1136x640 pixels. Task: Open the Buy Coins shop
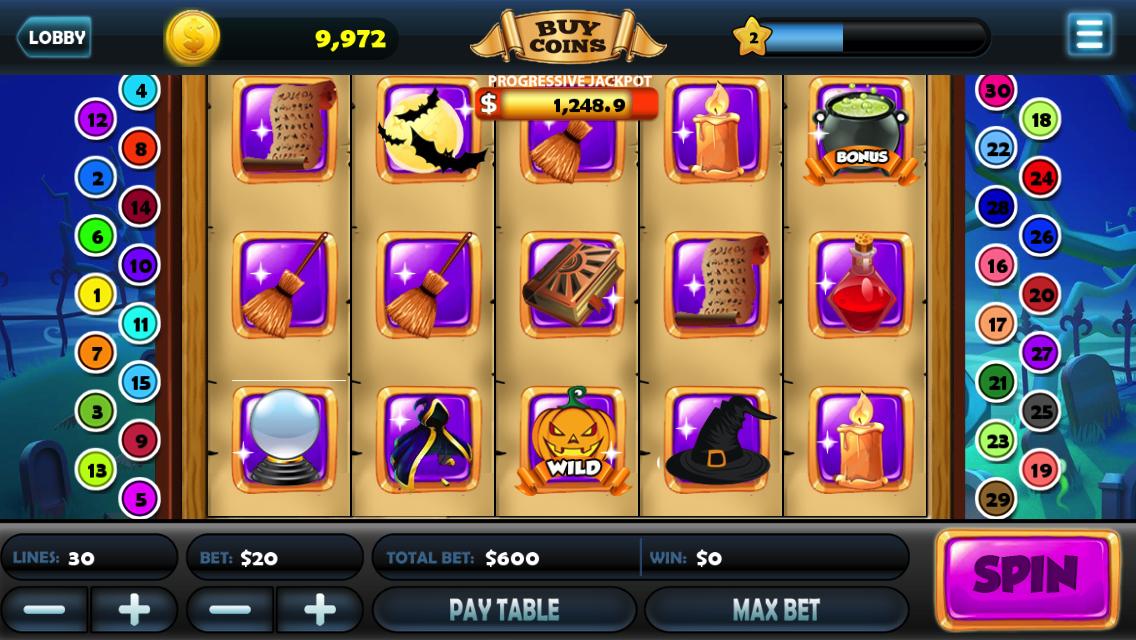tap(567, 38)
